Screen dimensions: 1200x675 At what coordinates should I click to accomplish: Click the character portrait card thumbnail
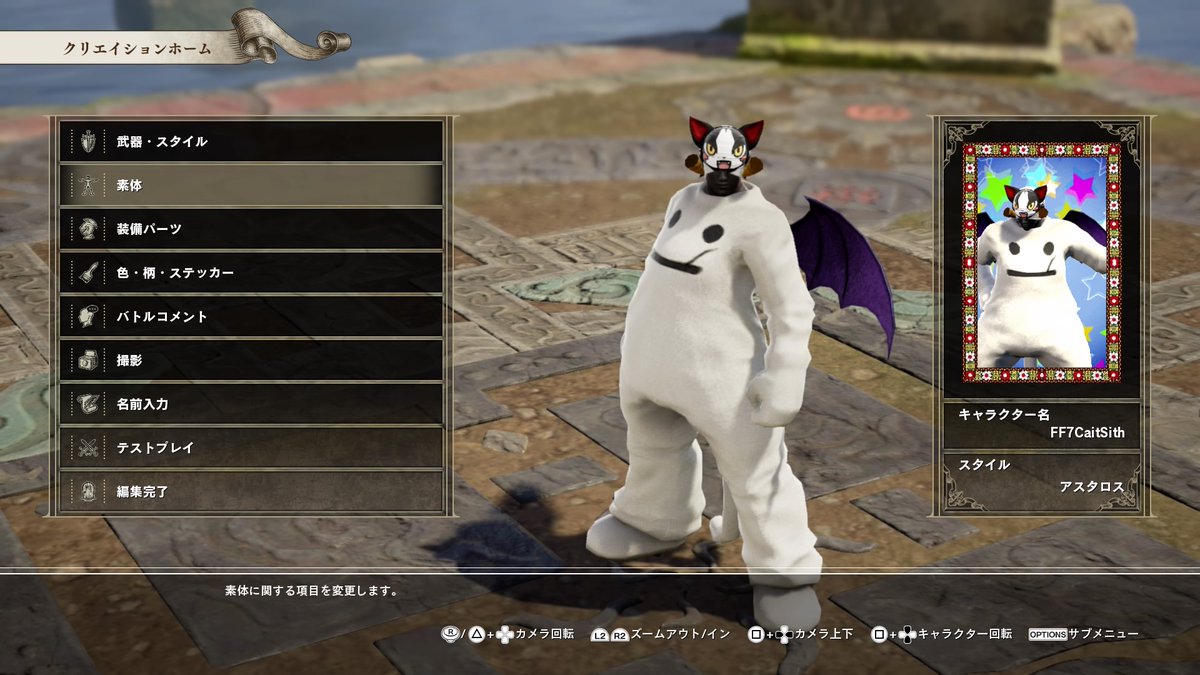click(1041, 262)
